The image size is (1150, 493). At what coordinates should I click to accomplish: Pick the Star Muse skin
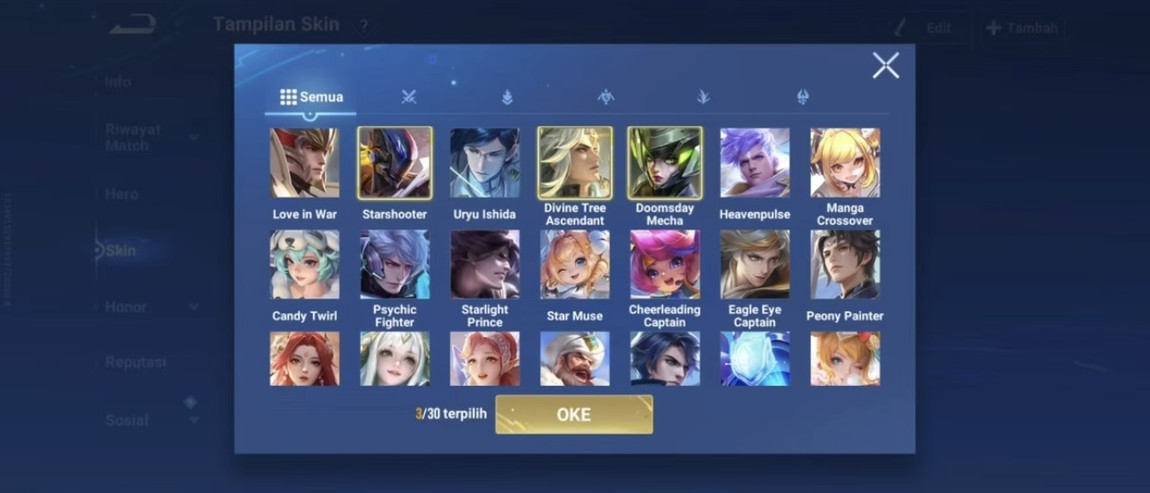point(575,265)
